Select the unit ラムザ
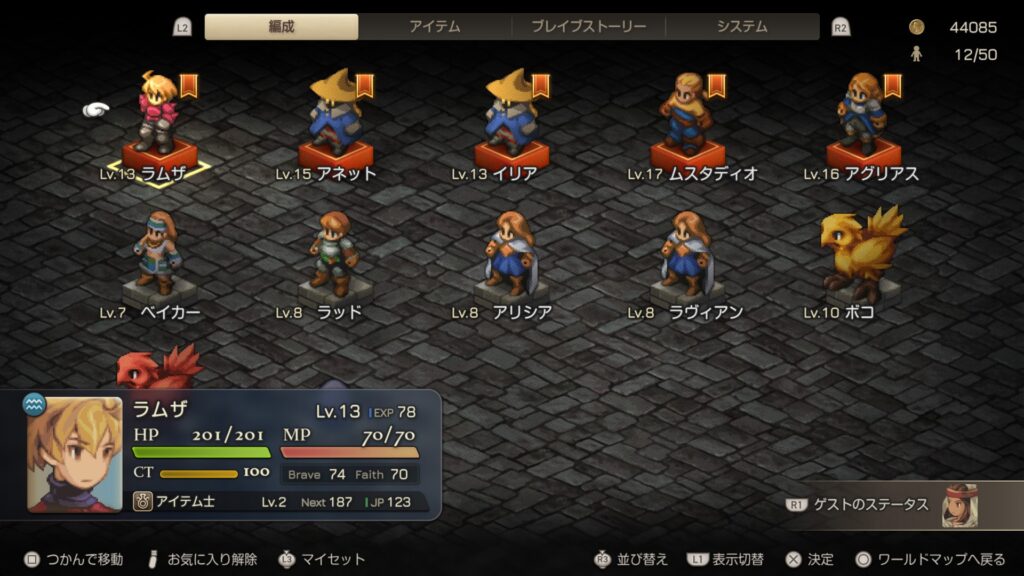Image resolution: width=1024 pixels, height=576 pixels. pyautogui.click(x=159, y=120)
